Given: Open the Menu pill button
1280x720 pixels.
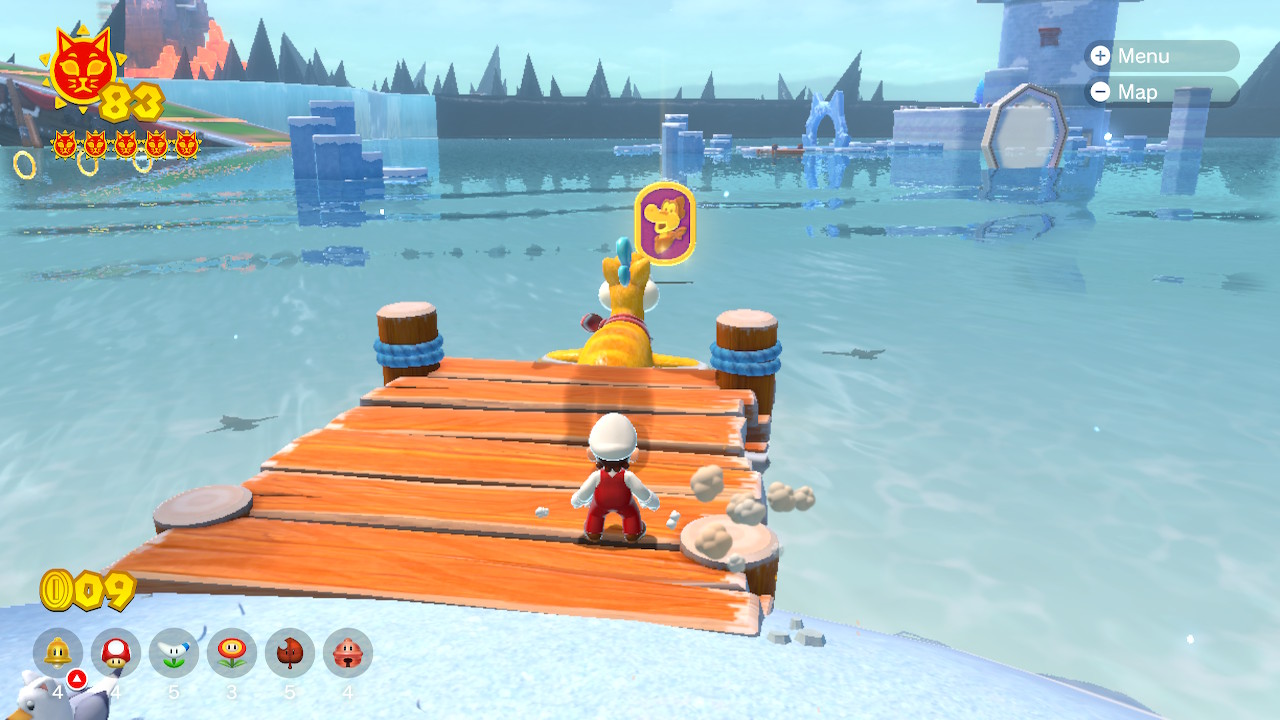Looking at the screenshot, I should pos(1160,56).
